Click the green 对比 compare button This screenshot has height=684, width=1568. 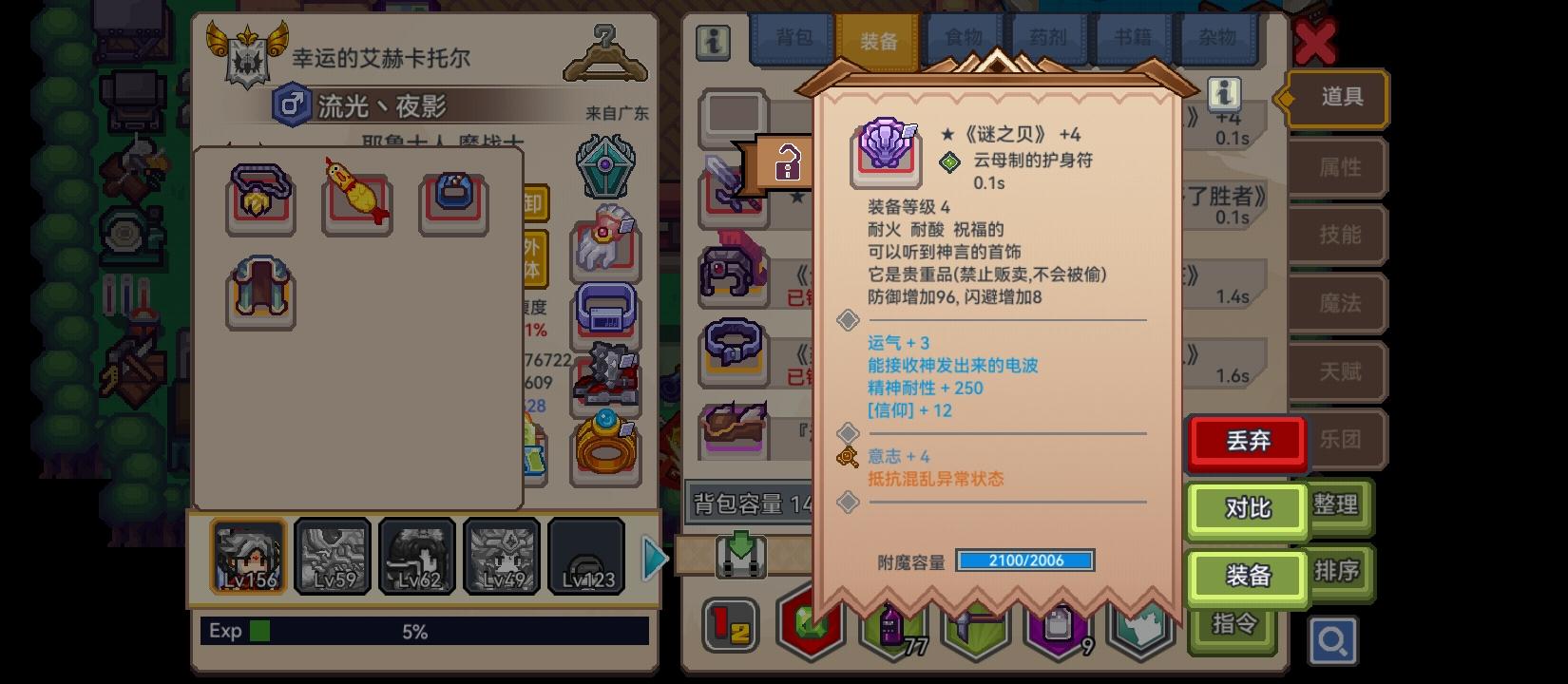[1246, 509]
